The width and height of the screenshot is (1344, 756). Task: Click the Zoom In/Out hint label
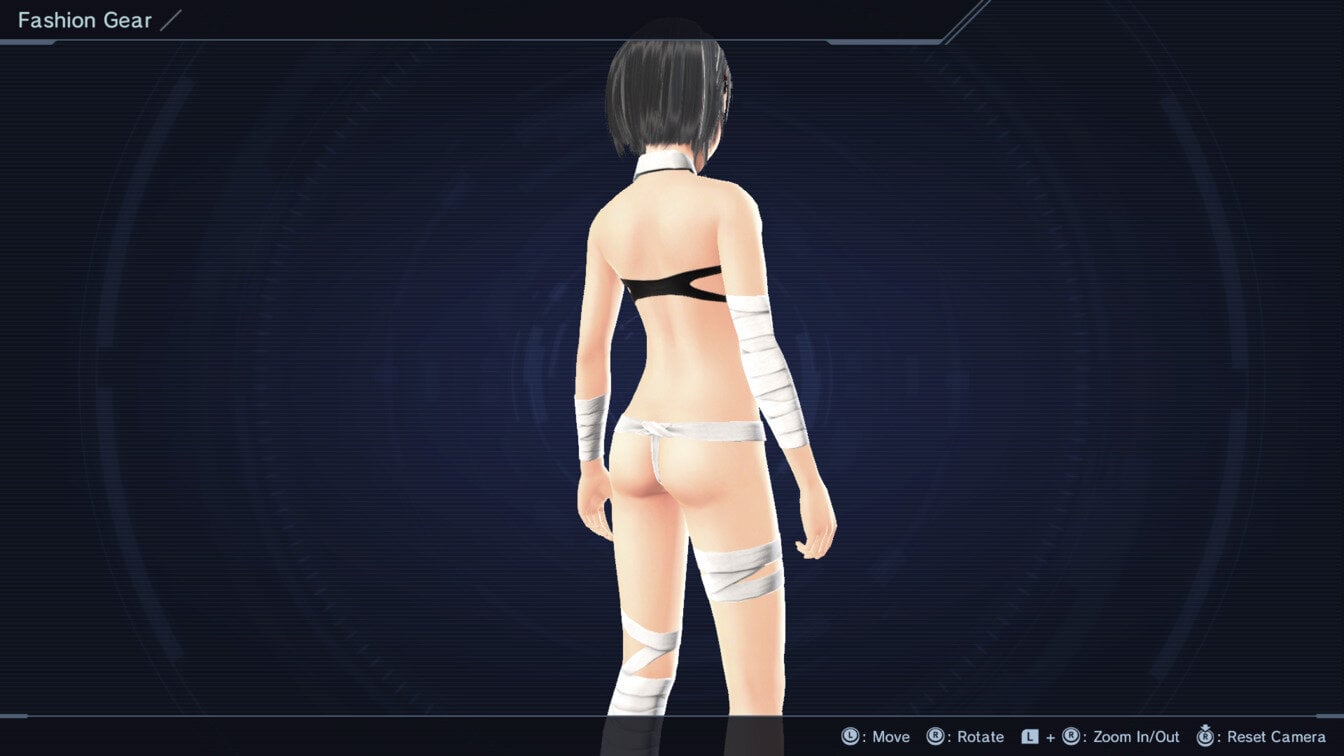pos(1136,736)
